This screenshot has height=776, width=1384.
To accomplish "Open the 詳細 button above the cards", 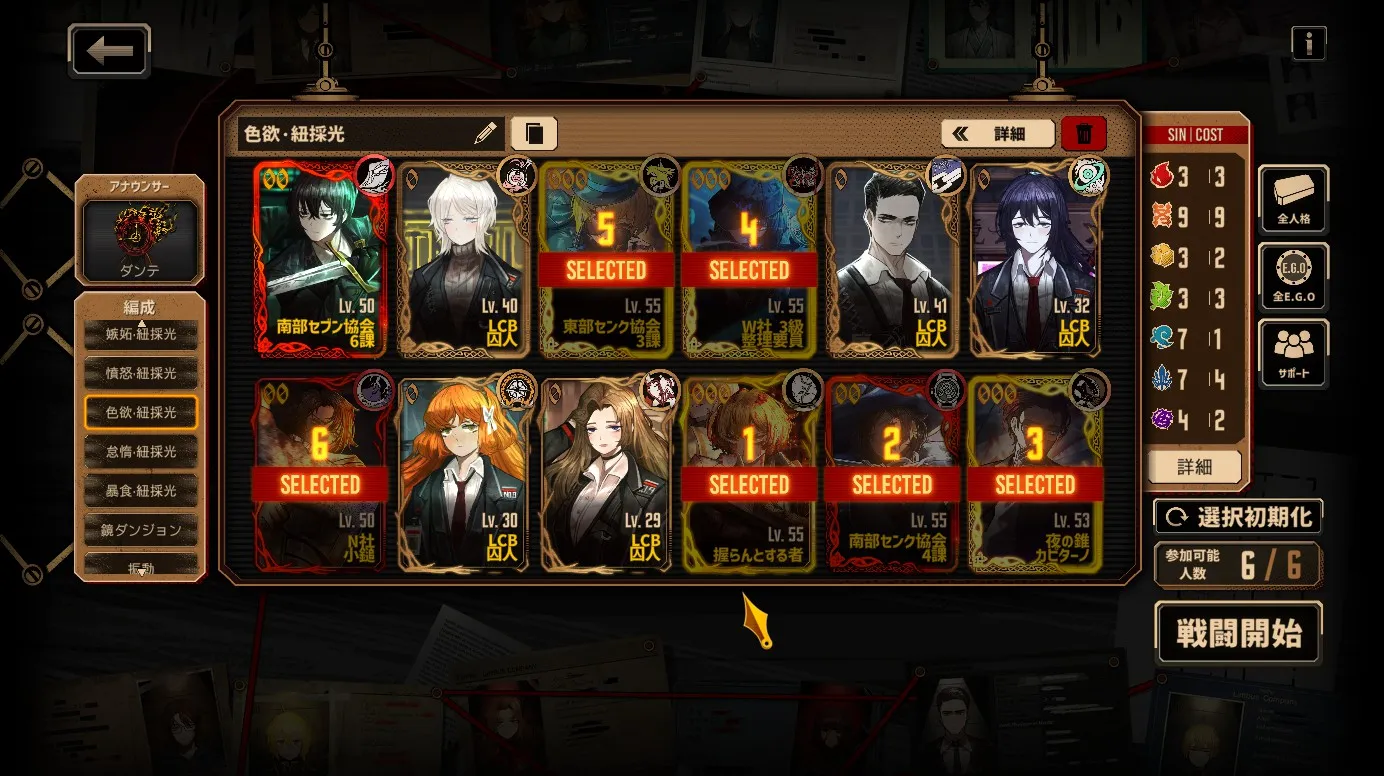I will coord(998,133).
